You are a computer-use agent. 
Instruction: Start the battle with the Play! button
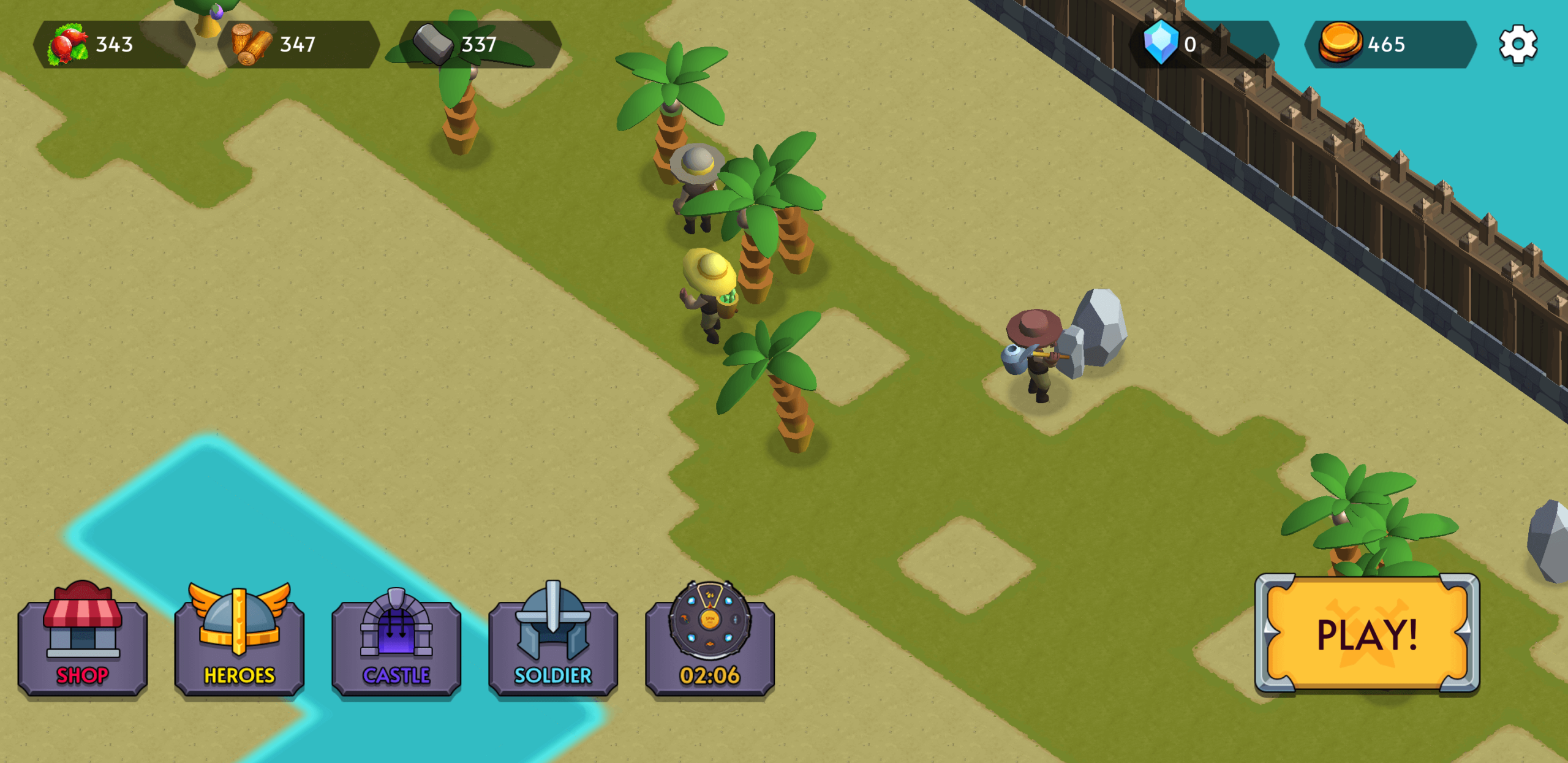[x=1367, y=634]
